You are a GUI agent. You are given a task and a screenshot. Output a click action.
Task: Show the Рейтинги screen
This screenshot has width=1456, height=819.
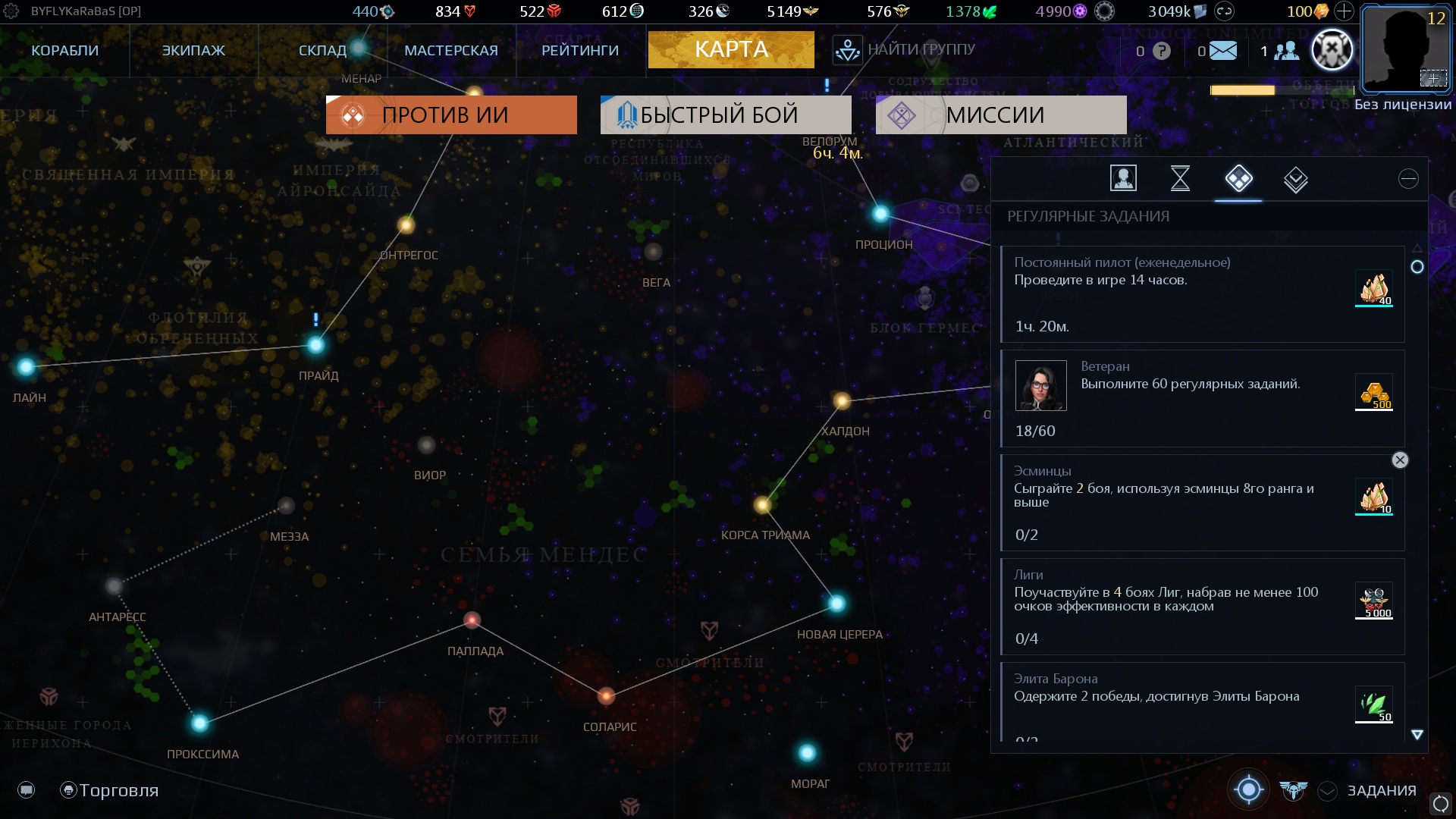(x=580, y=50)
